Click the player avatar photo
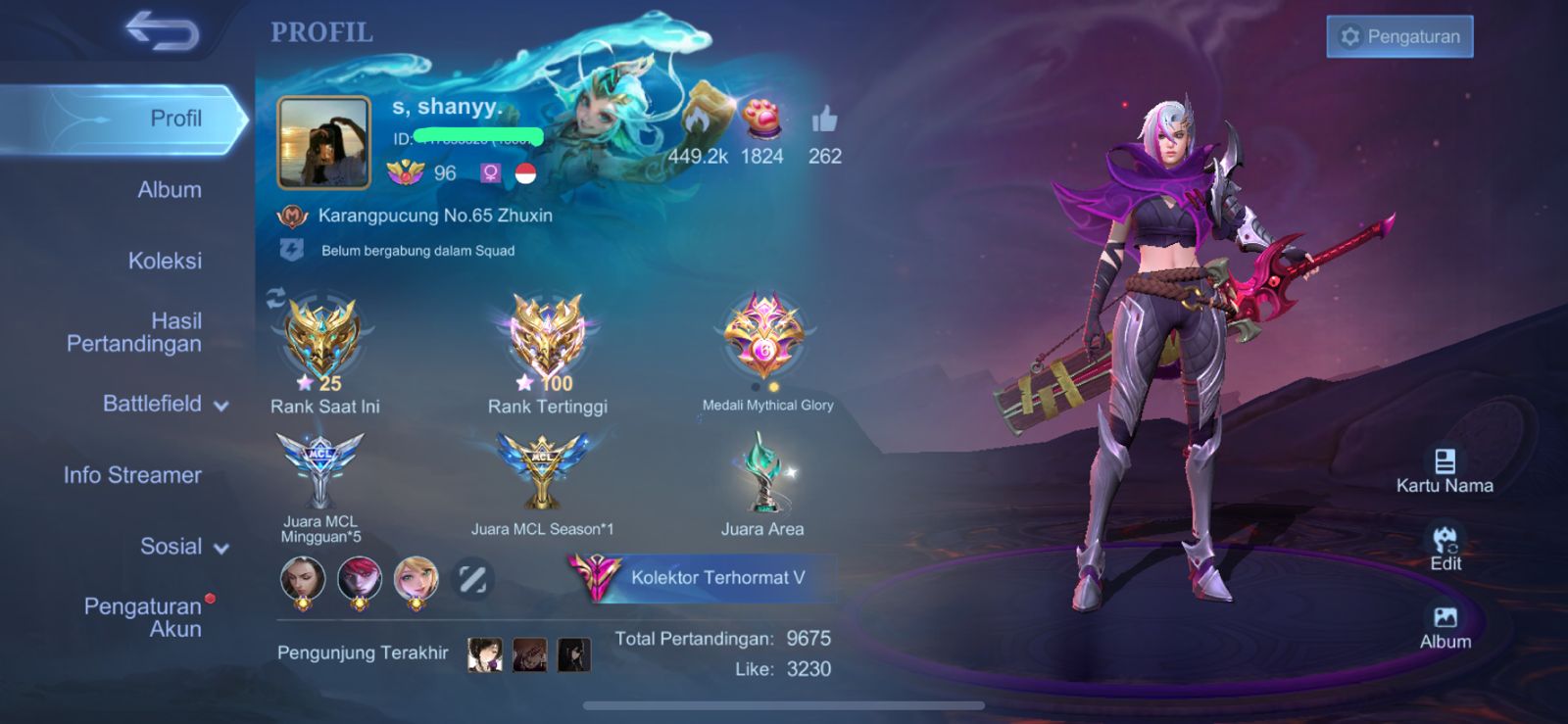1568x724 pixels. (324, 143)
